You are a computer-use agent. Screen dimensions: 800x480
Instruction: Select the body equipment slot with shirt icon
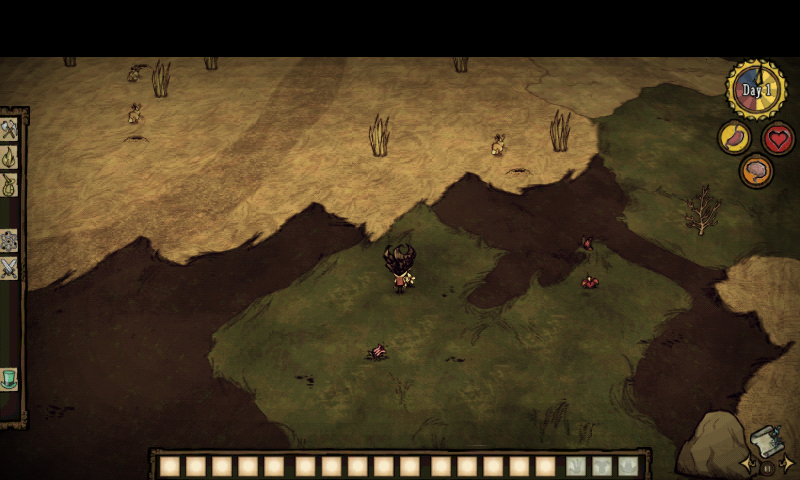(x=602, y=466)
